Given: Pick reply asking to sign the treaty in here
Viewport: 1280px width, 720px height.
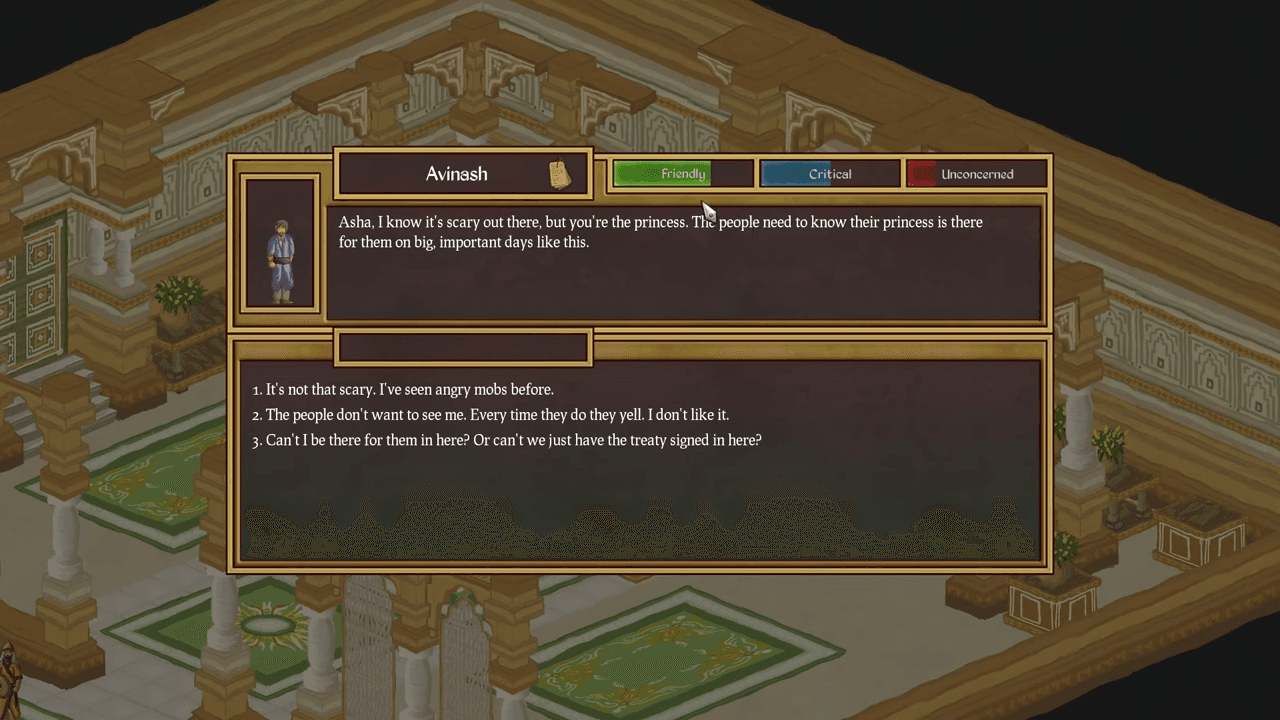Looking at the screenshot, I should tap(513, 440).
